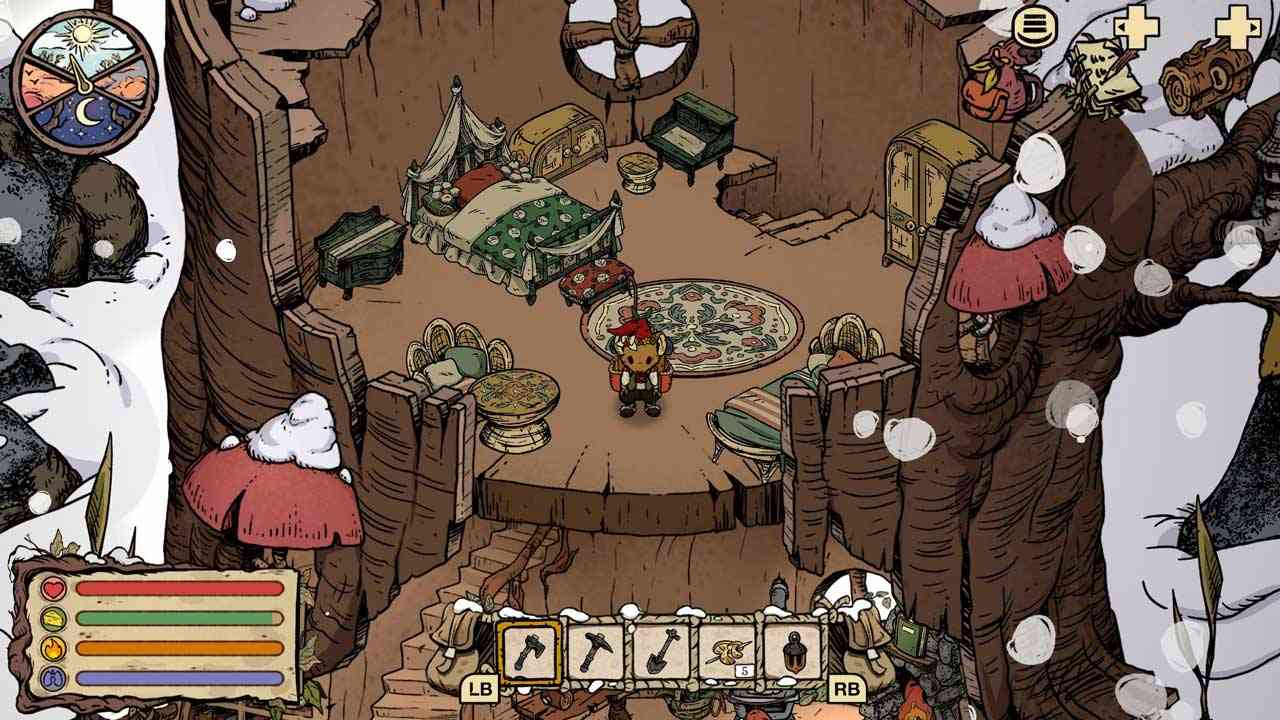Select the axe hotbar slot
The height and width of the screenshot is (720, 1280).
tap(529, 651)
